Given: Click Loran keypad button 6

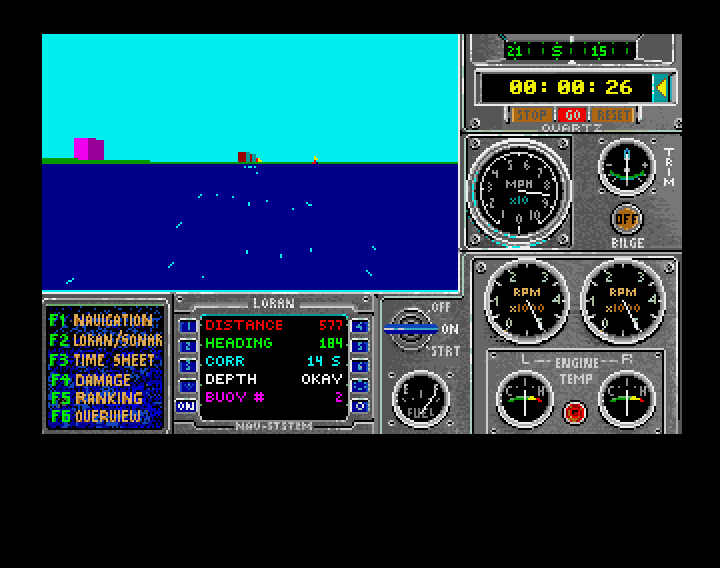Looking at the screenshot, I should pos(360,366).
